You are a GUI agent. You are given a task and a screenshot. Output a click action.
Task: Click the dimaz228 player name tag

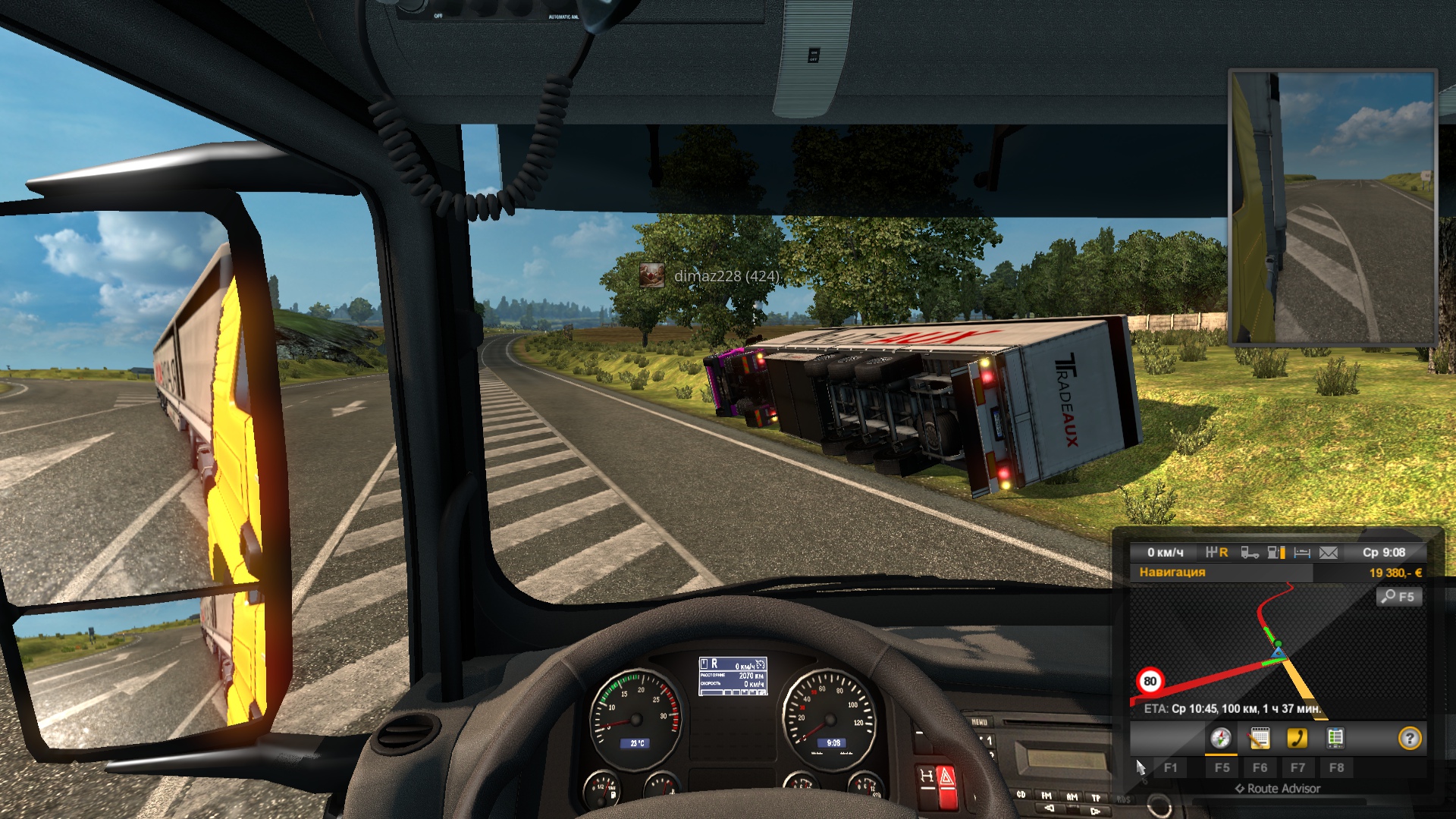726,276
